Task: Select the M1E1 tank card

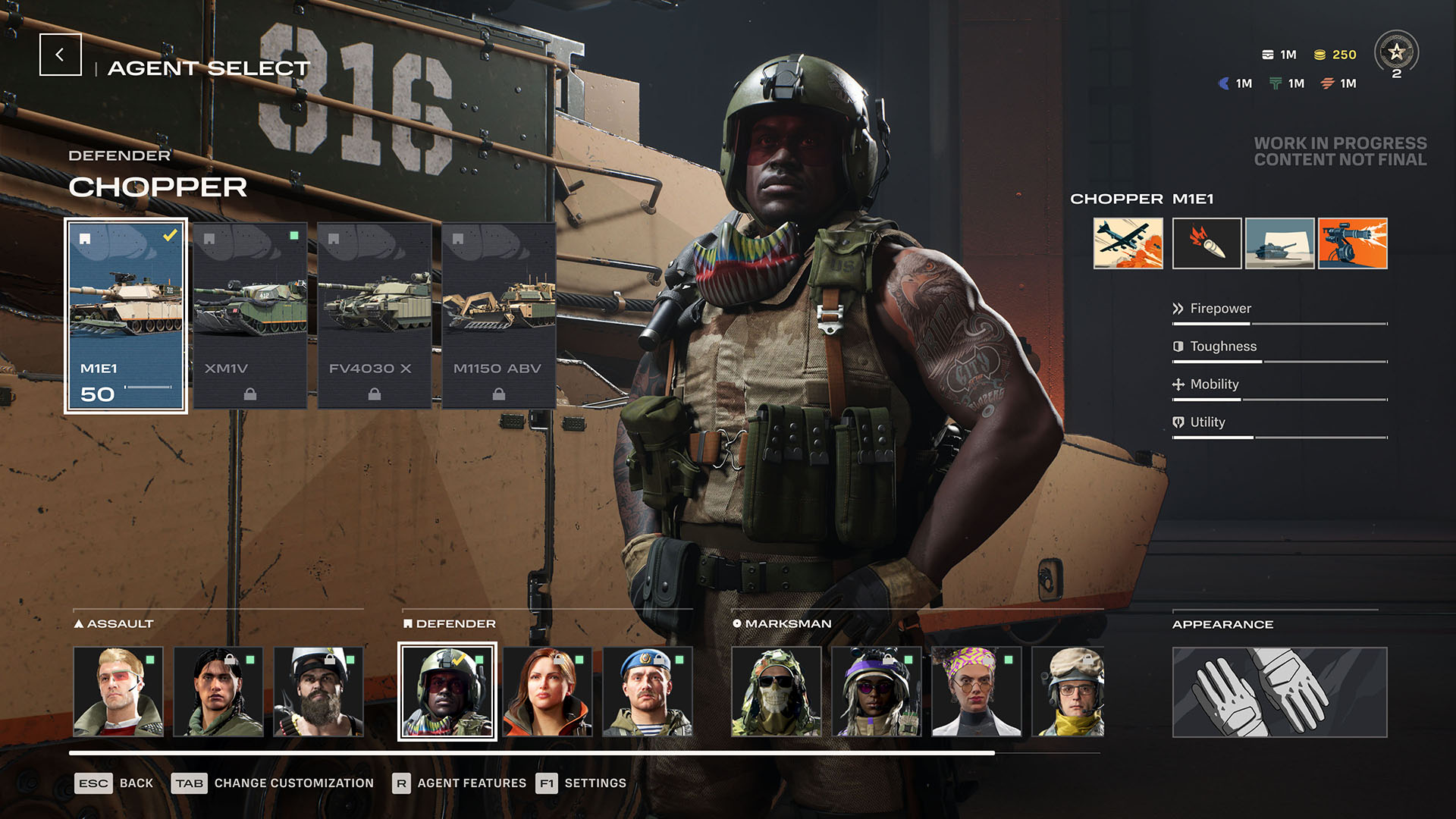Action: pyautogui.click(x=126, y=315)
